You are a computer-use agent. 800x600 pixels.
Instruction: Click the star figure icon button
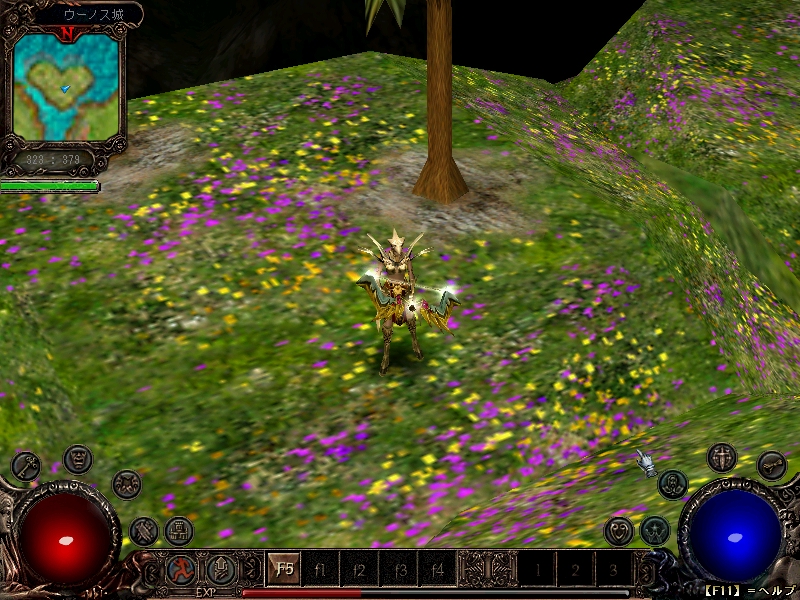(655, 530)
